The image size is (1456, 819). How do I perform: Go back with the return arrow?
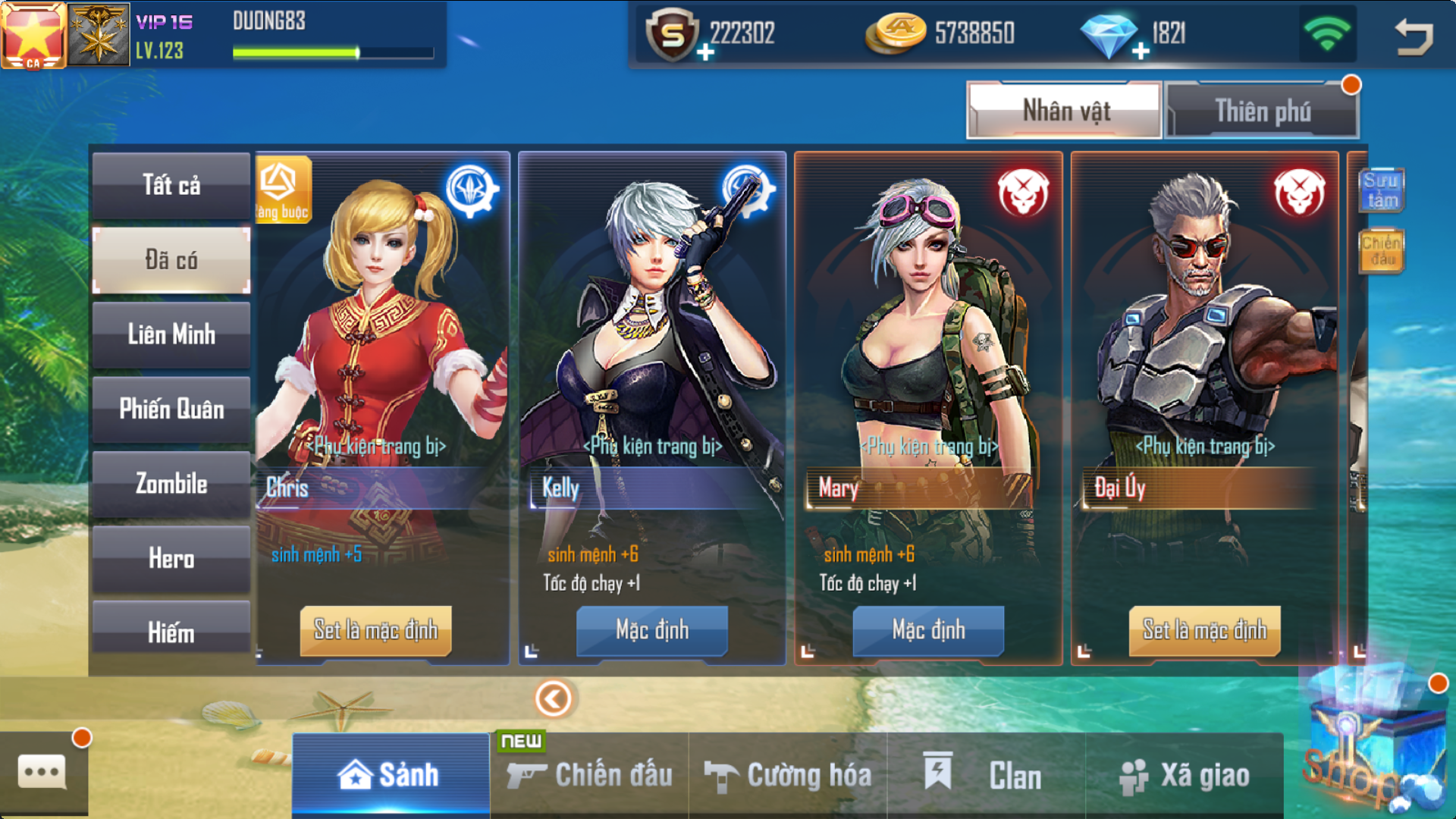click(x=1414, y=36)
